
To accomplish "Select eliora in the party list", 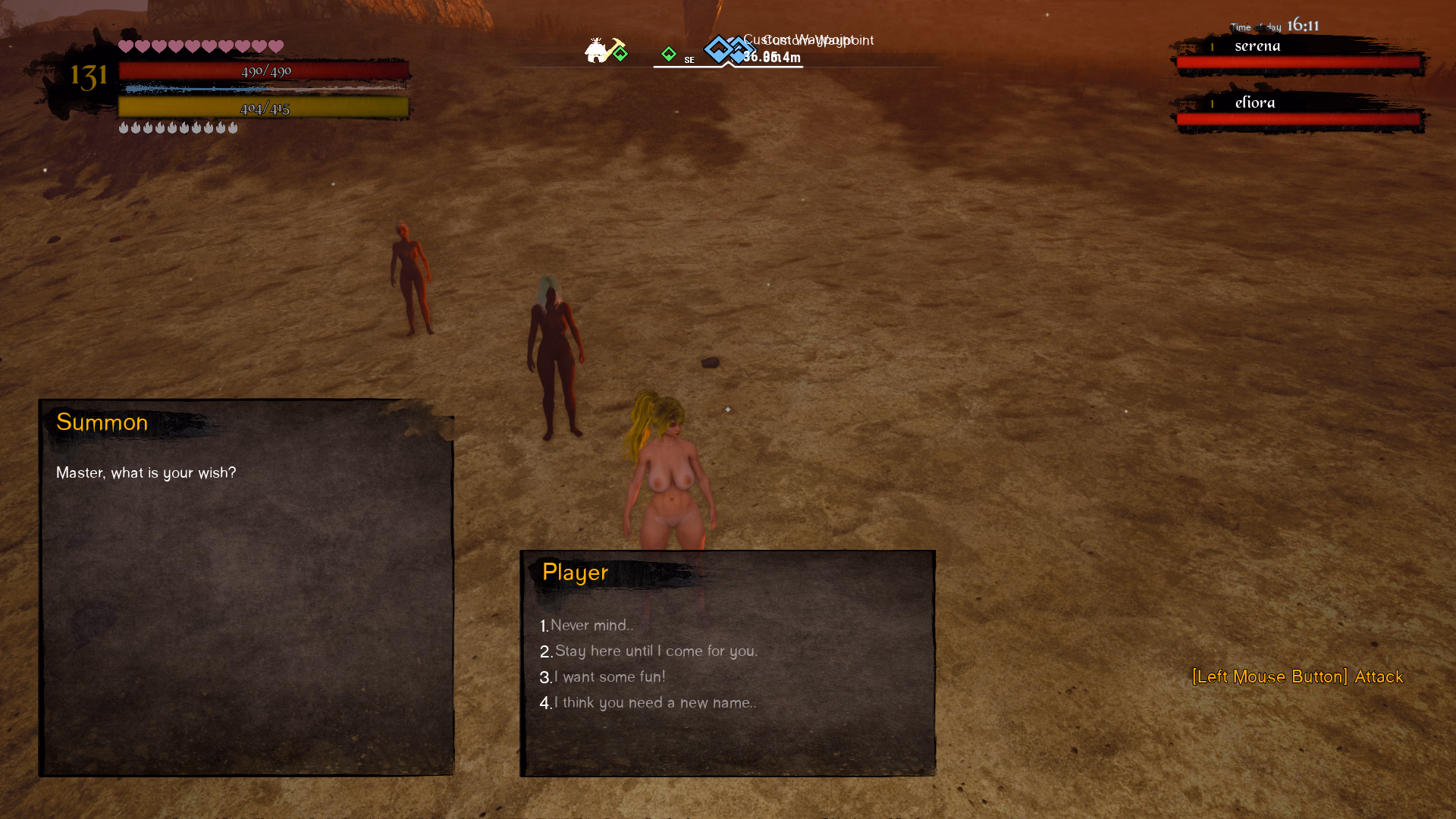I will 1254,103.
